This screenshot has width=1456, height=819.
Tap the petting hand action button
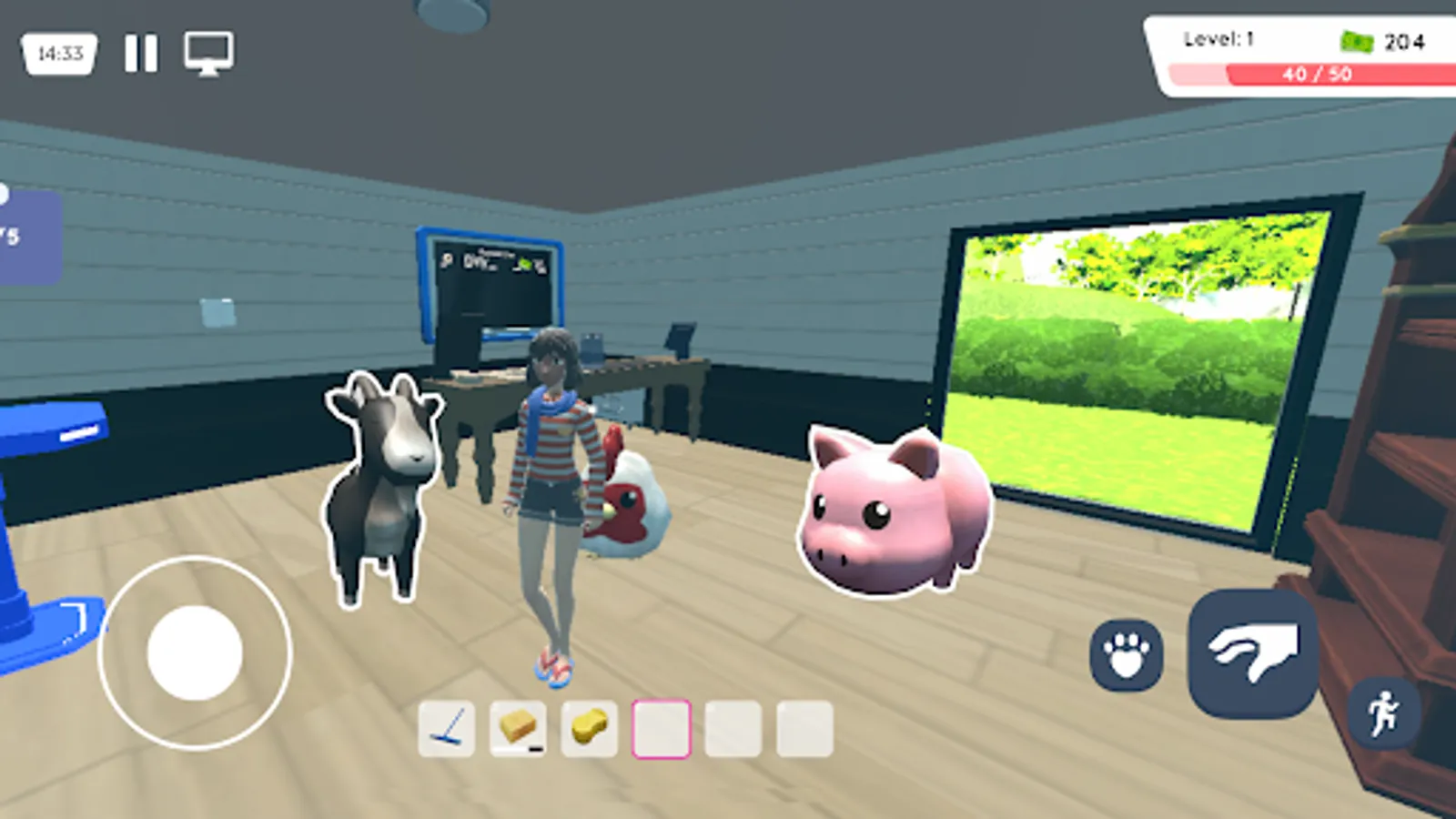(x=1249, y=650)
